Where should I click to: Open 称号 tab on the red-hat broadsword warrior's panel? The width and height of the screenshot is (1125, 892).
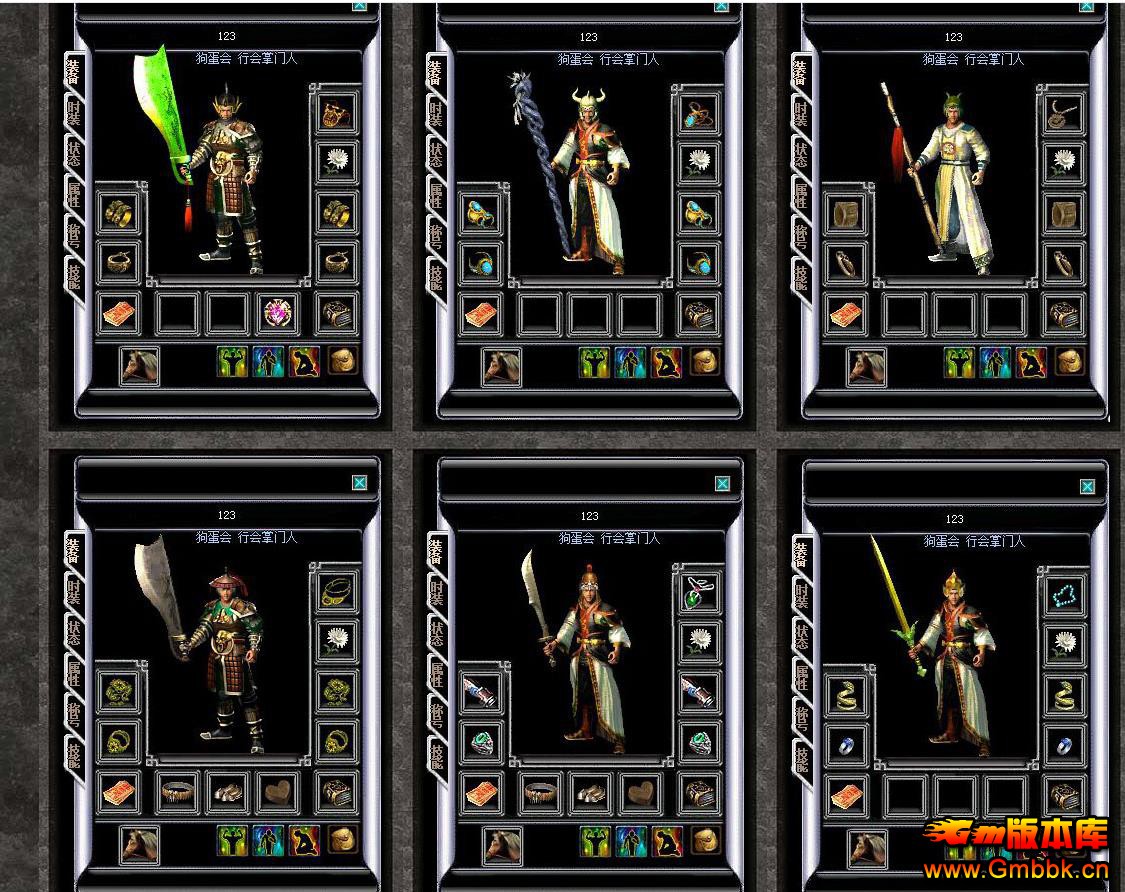tap(74, 714)
